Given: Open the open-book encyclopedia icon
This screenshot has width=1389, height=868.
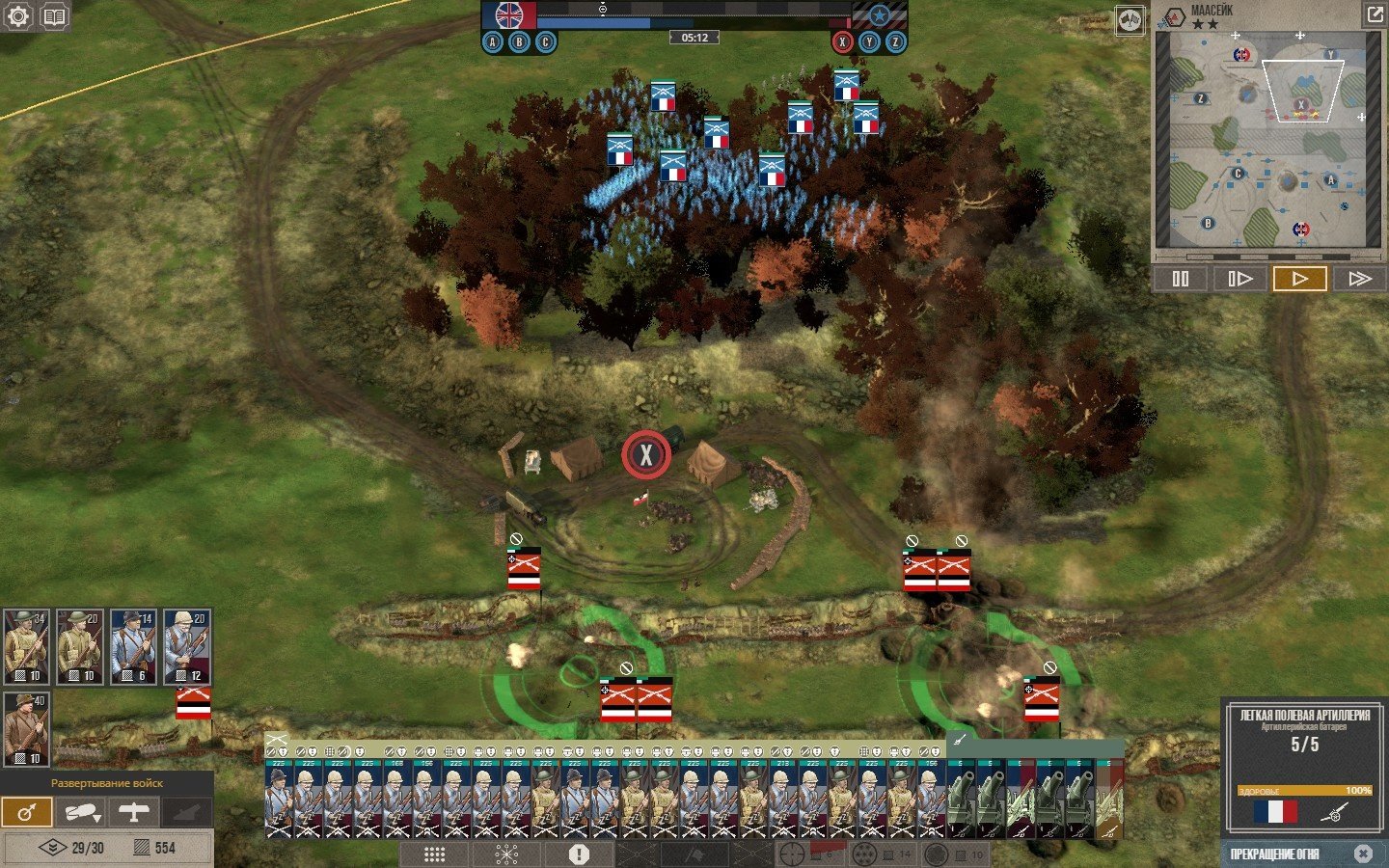Looking at the screenshot, I should (55, 15).
